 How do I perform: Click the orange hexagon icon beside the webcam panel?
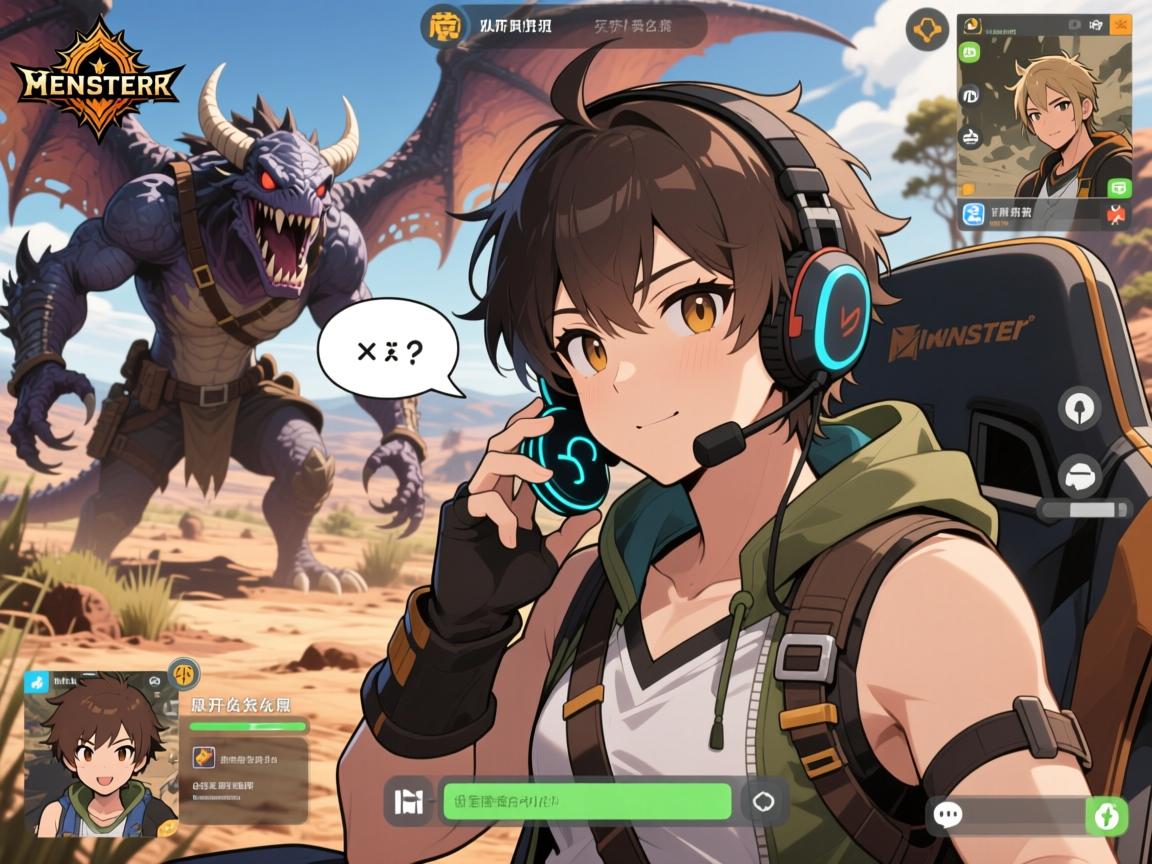[x=927, y=29]
